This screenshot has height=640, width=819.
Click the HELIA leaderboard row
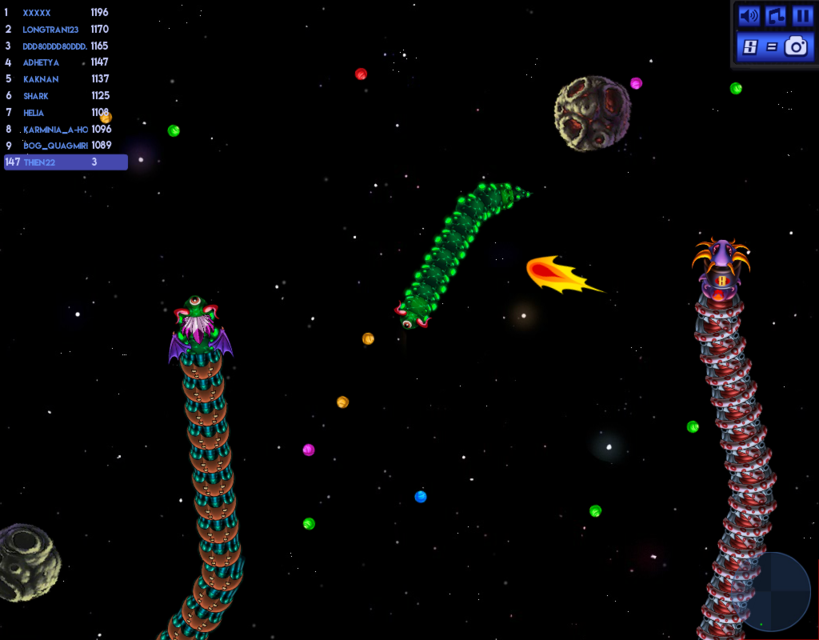[65, 113]
